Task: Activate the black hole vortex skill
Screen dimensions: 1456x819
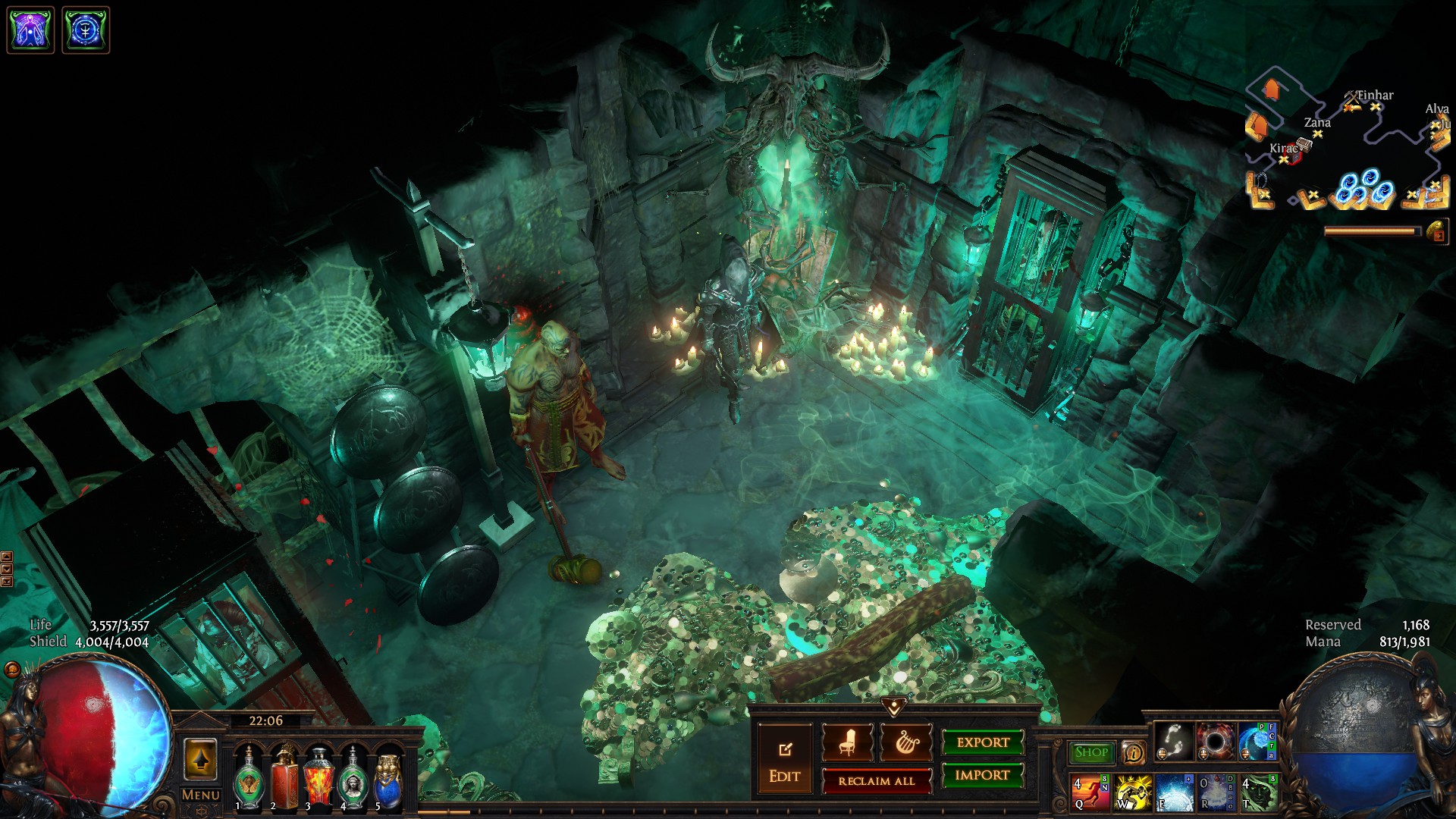Action: (1215, 741)
